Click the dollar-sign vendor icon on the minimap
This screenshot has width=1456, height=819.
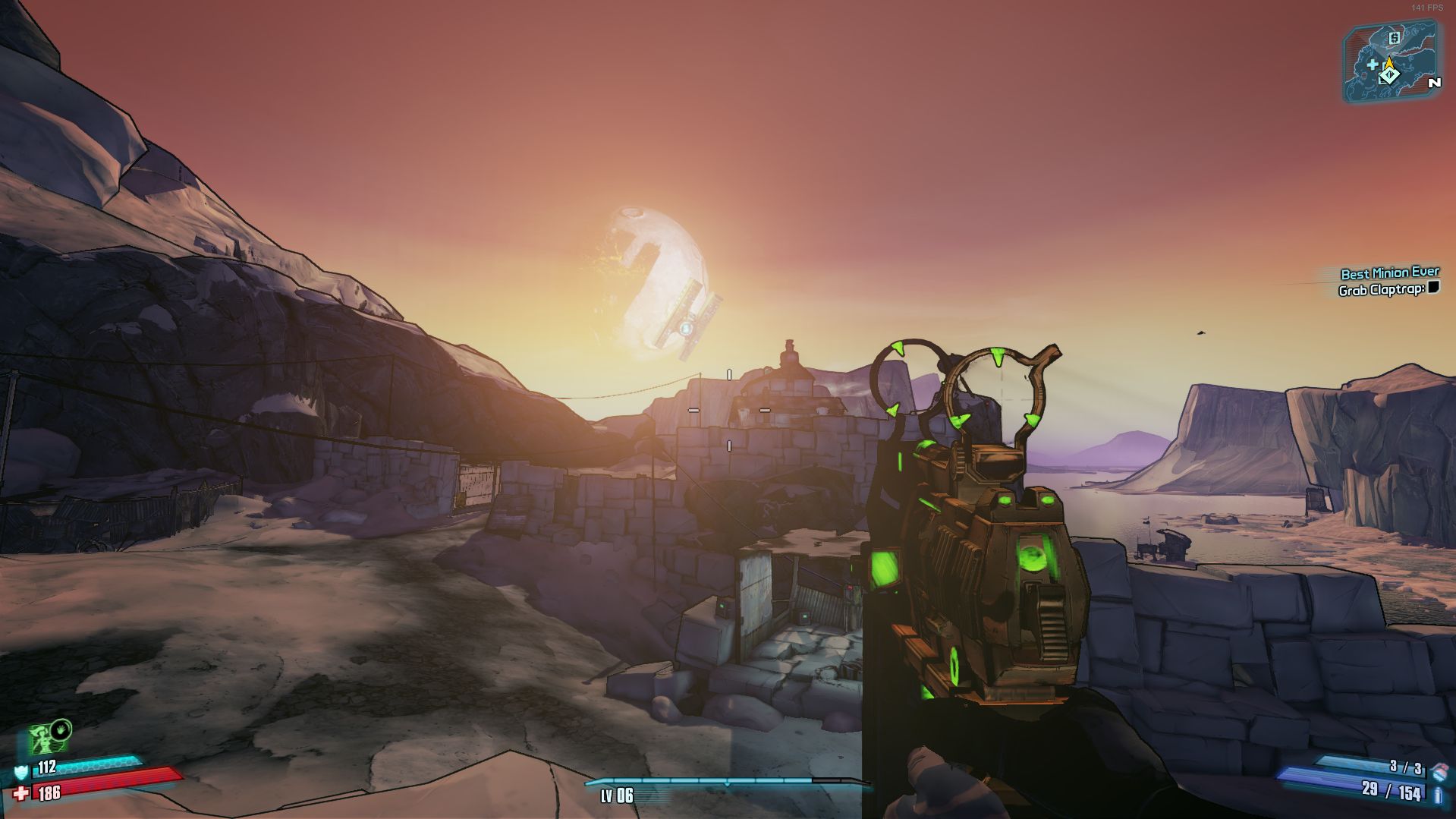click(1394, 38)
